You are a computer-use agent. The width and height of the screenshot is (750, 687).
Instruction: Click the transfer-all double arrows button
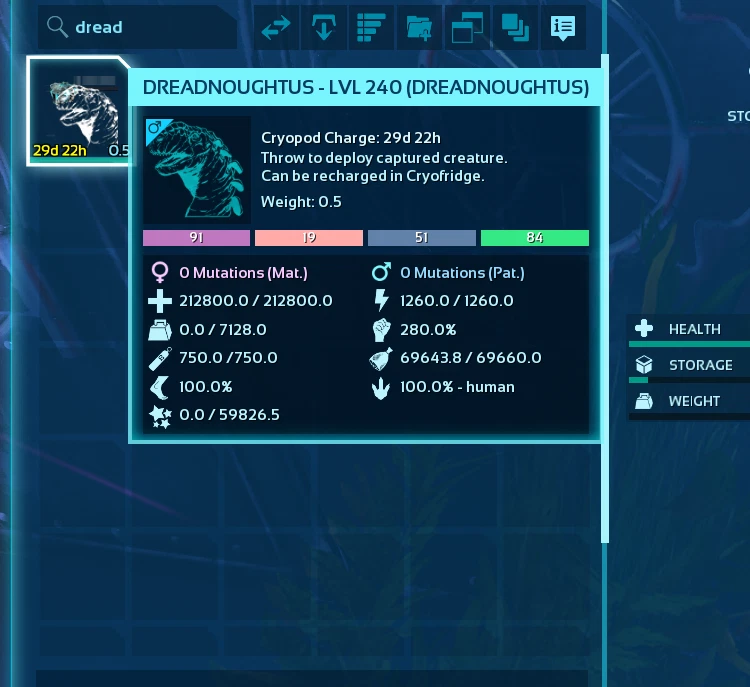point(276,28)
